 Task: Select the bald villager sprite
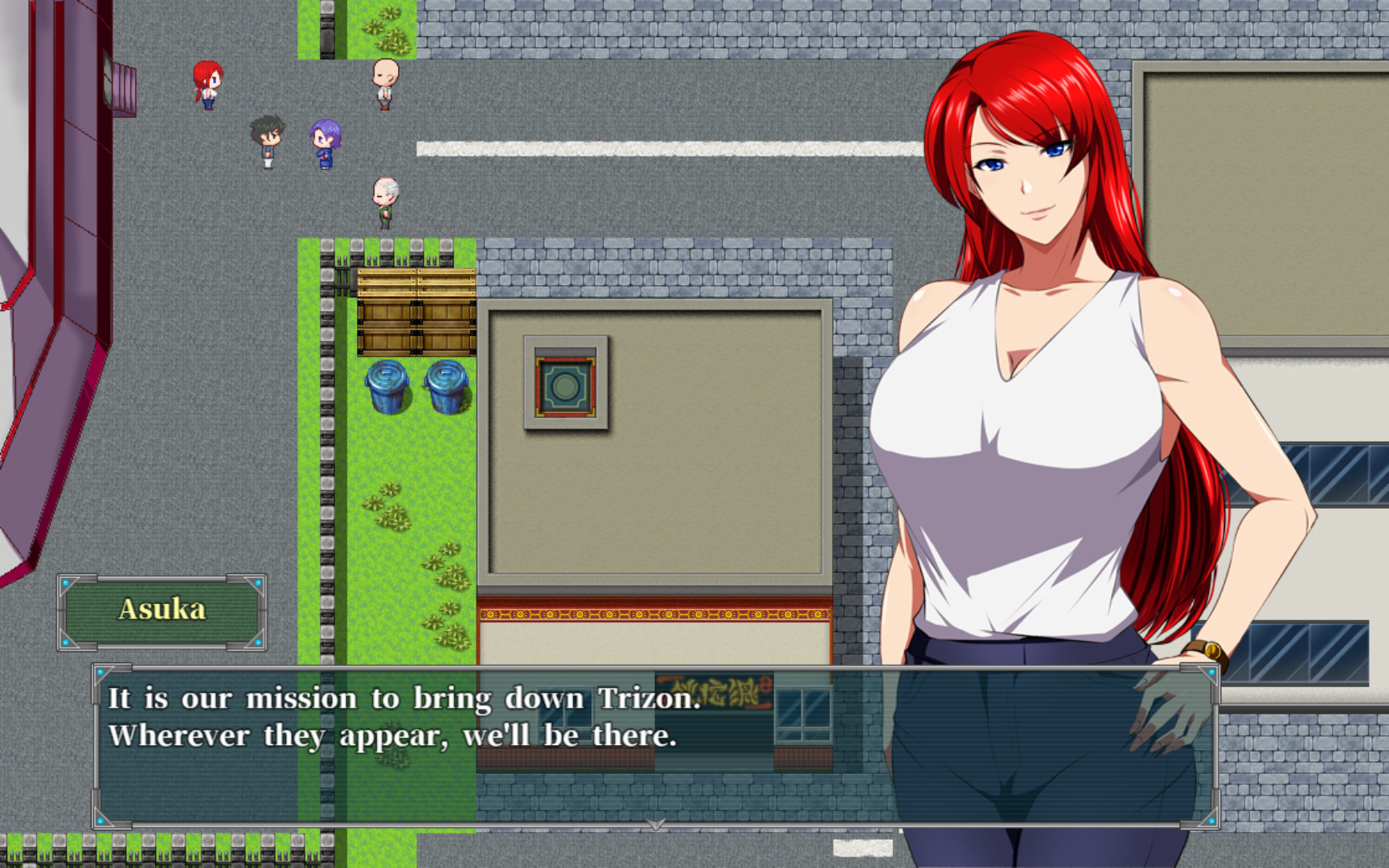coord(383,83)
